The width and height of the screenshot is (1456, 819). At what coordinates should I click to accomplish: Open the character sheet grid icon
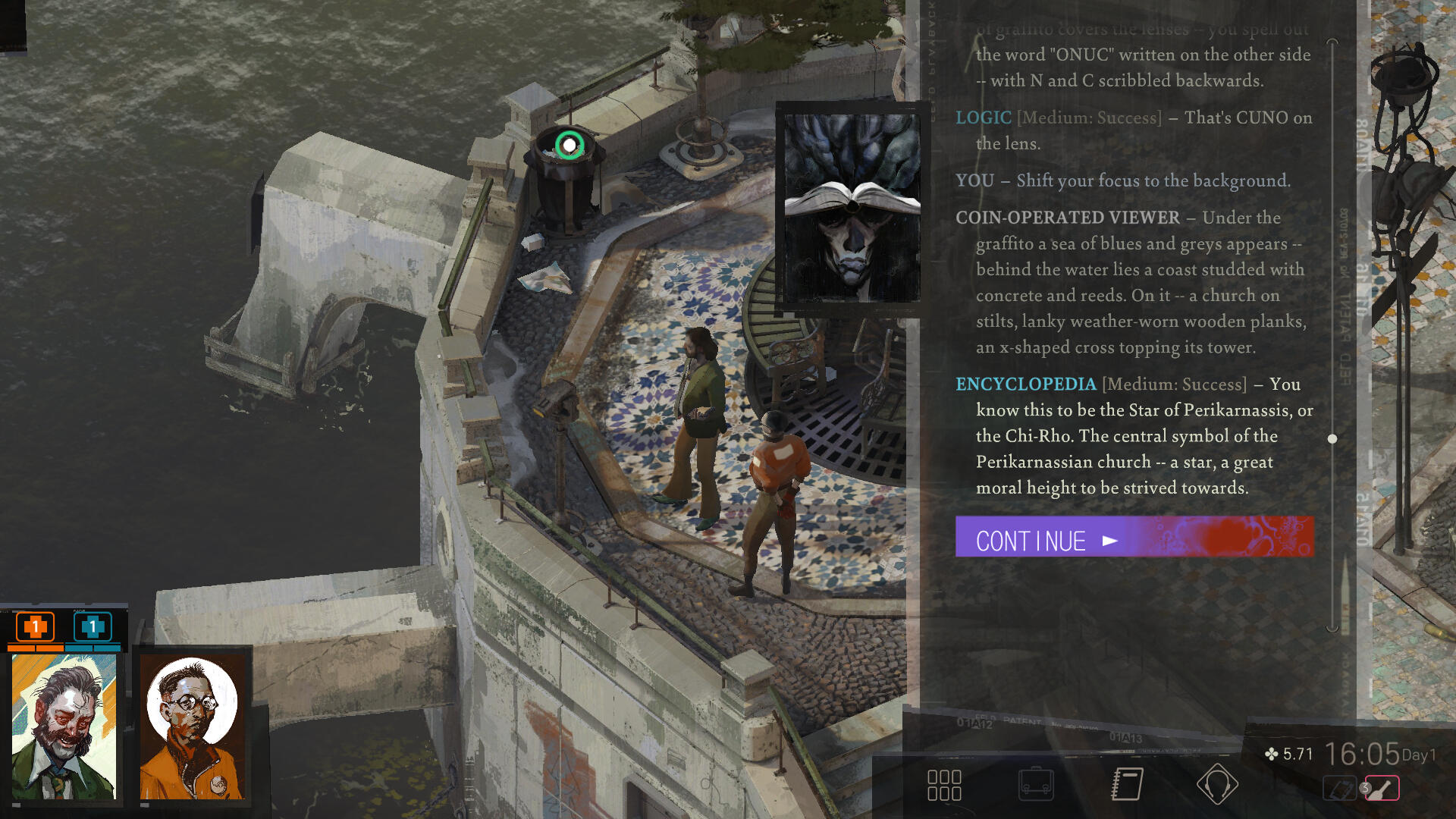944,785
